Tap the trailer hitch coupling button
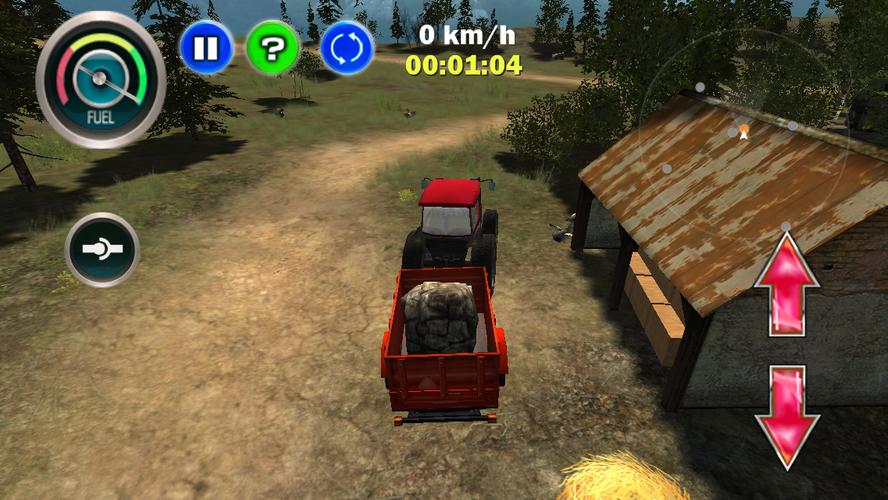The height and width of the screenshot is (500, 888). (x=102, y=250)
